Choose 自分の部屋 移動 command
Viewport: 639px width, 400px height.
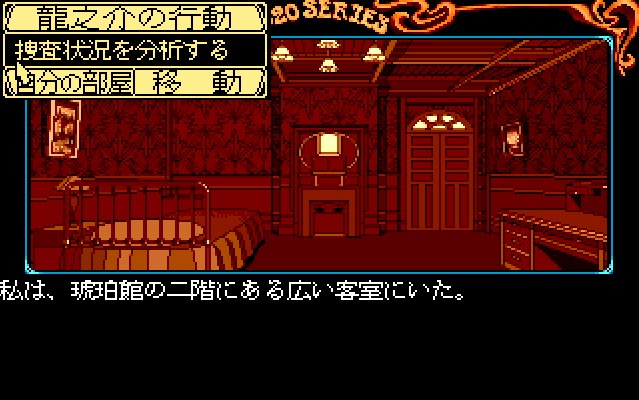click(135, 81)
